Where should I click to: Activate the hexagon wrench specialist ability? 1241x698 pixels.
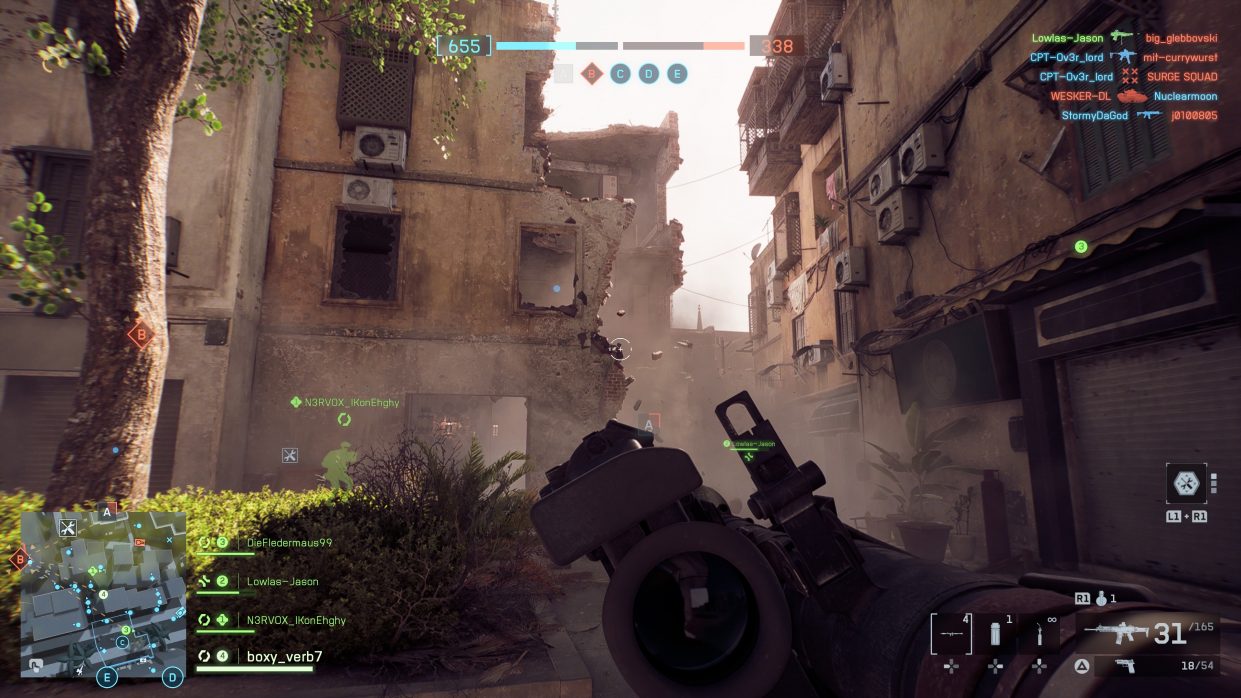tap(1186, 484)
